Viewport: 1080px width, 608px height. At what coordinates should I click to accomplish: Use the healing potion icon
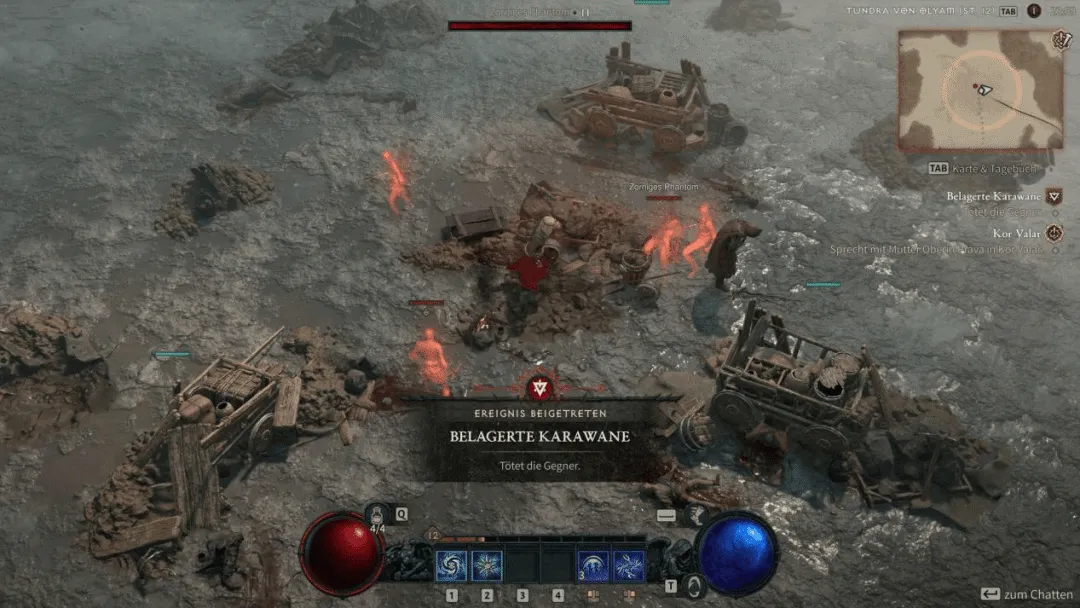pyautogui.click(x=378, y=515)
